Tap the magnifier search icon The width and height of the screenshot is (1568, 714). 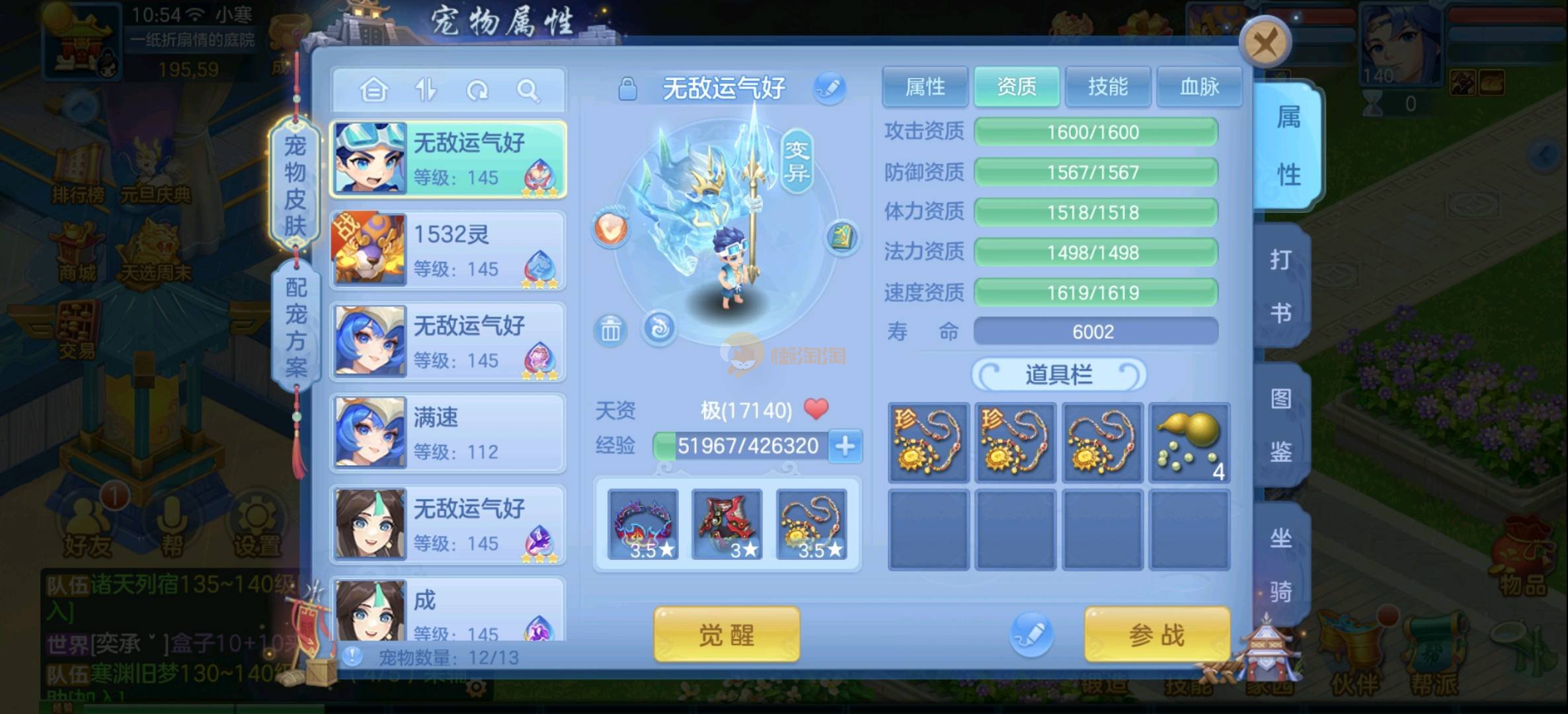(528, 90)
